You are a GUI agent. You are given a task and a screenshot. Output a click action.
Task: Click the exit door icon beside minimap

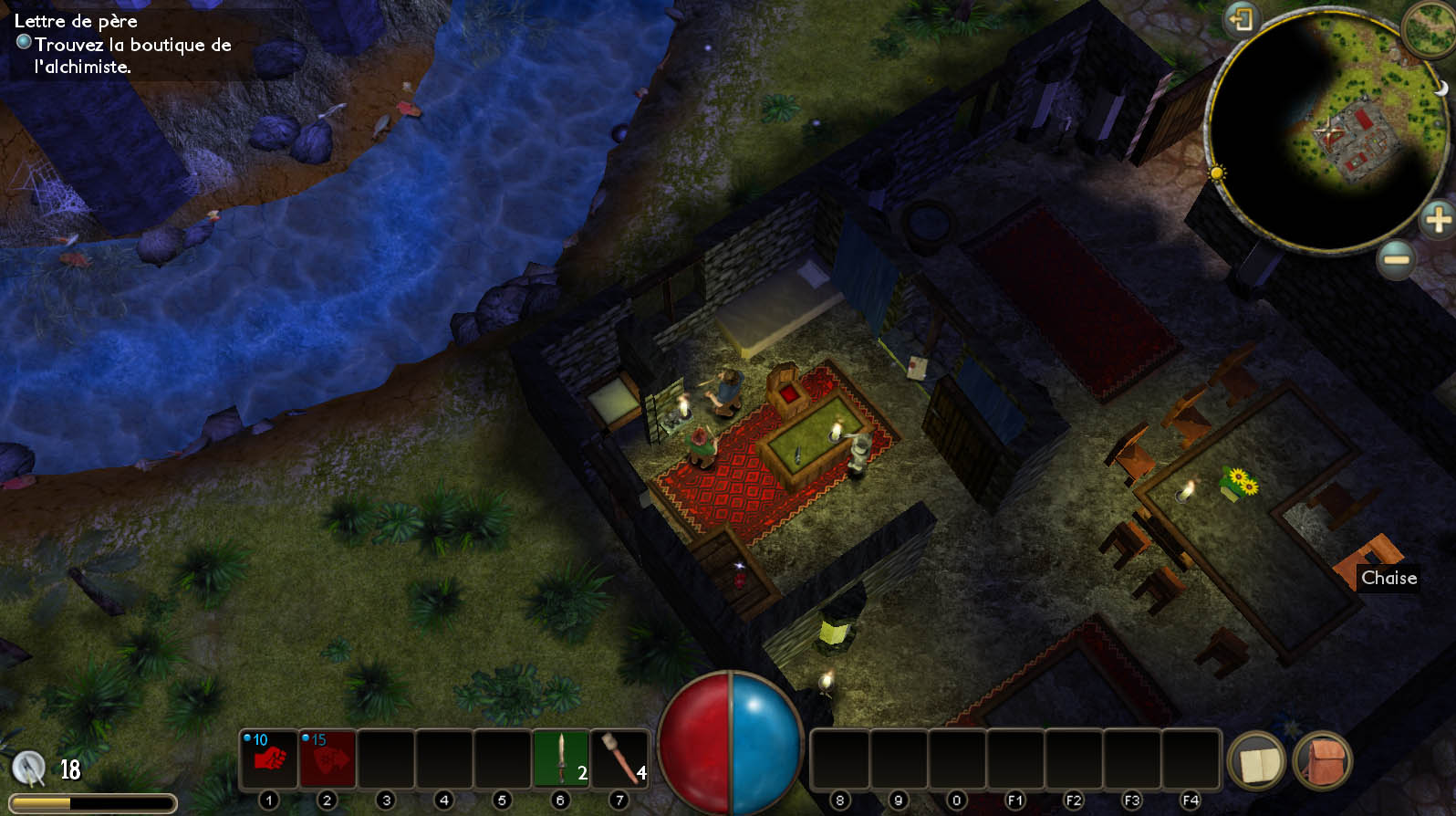(1241, 18)
